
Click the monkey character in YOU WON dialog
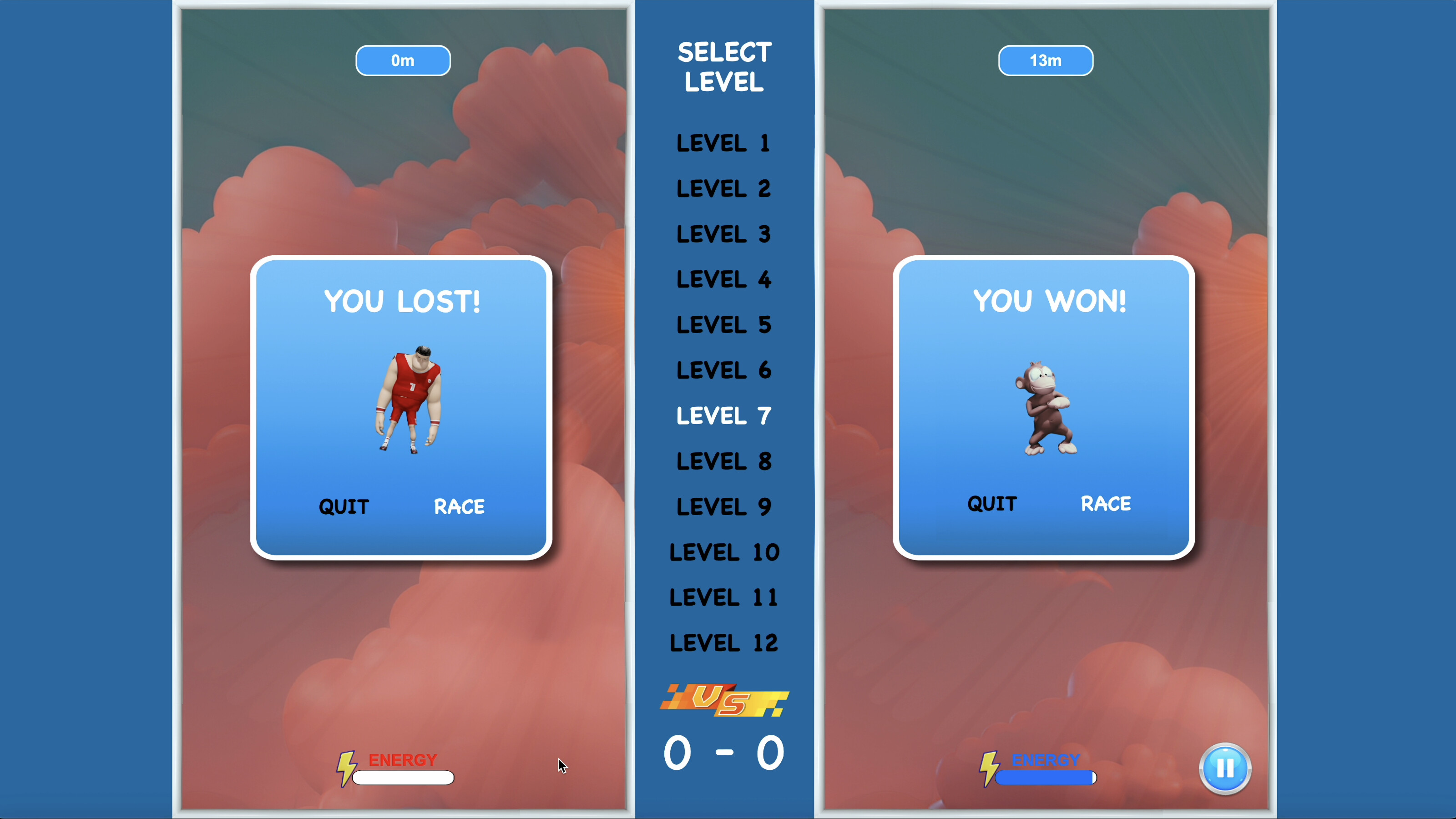tap(1047, 407)
